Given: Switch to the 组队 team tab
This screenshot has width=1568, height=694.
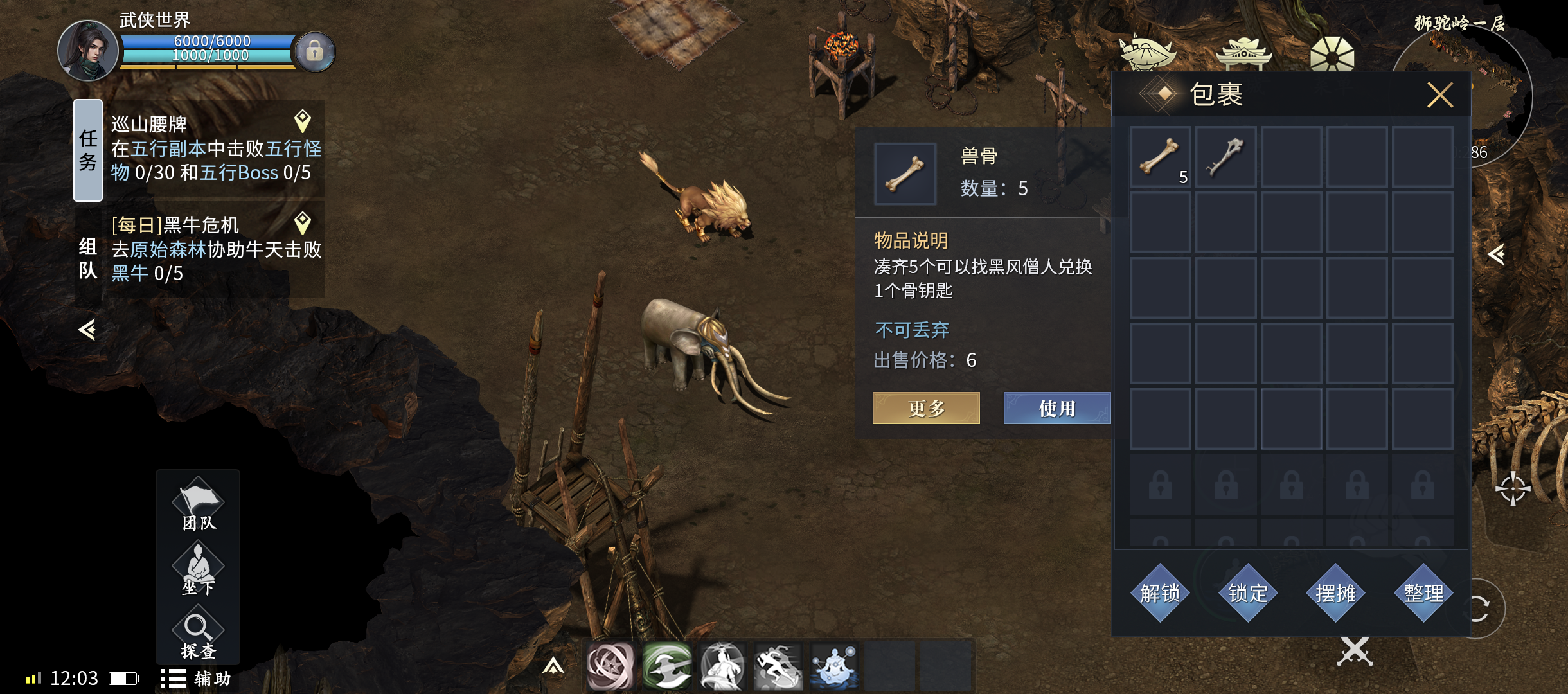Looking at the screenshot, I should [88, 258].
